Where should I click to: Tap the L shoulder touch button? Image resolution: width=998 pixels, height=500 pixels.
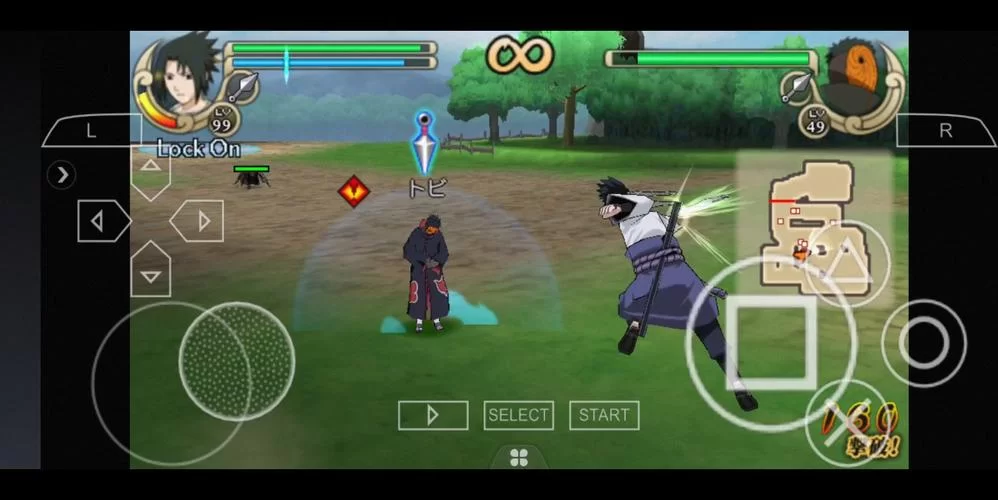tap(92, 131)
